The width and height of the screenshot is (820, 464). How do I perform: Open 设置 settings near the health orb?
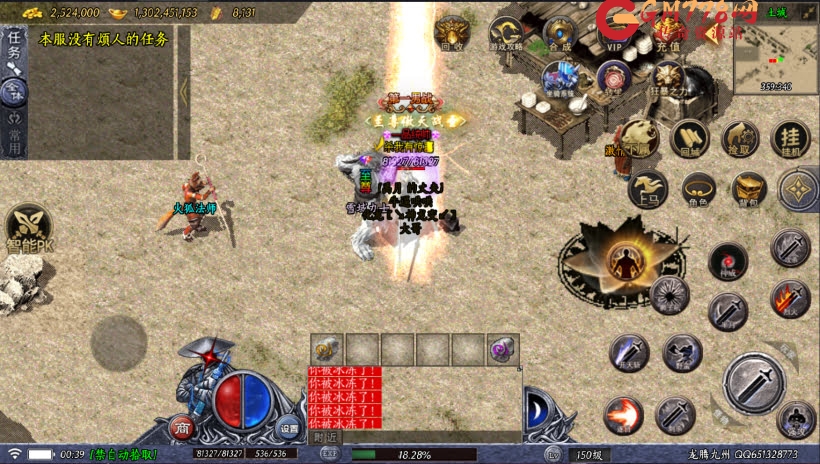[x=289, y=428]
